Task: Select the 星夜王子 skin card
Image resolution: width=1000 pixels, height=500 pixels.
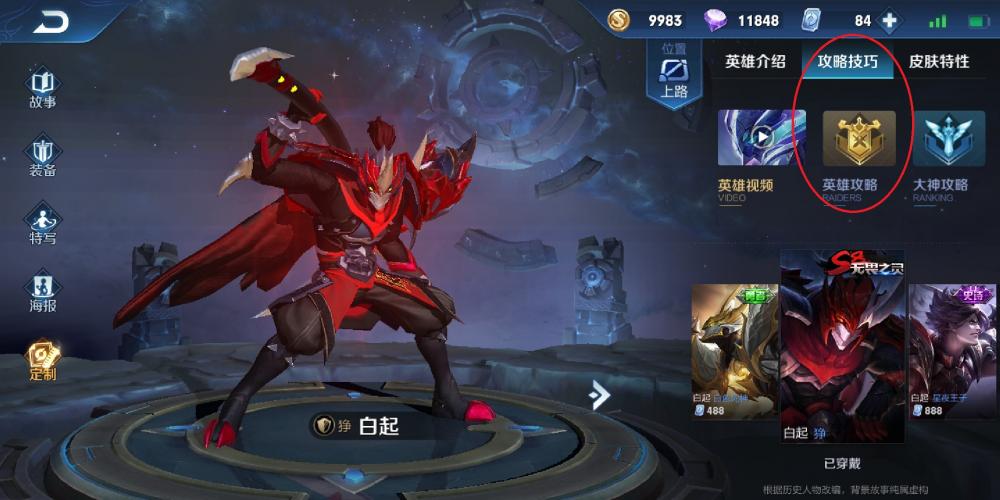Action: [x=953, y=350]
